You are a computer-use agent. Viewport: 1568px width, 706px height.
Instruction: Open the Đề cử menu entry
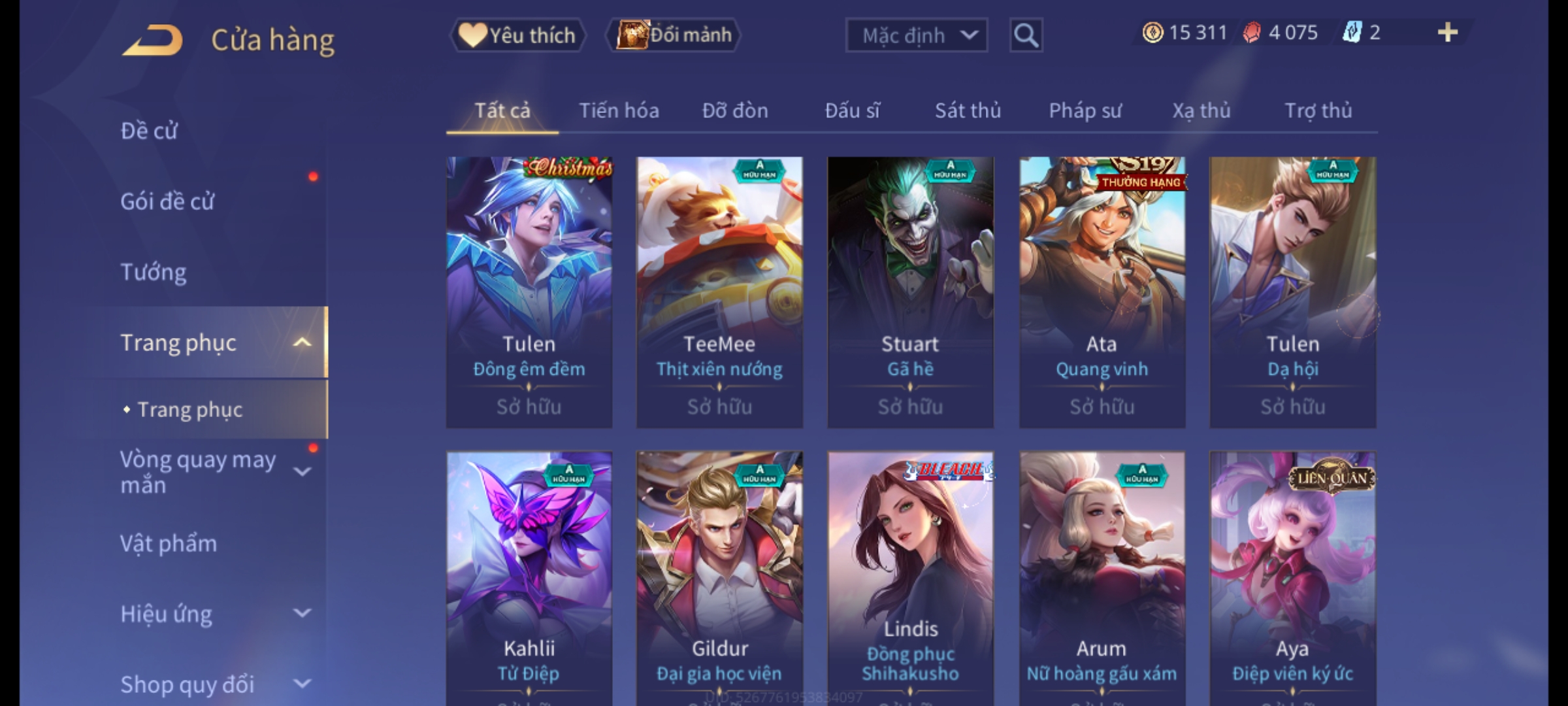click(x=149, y=131)
